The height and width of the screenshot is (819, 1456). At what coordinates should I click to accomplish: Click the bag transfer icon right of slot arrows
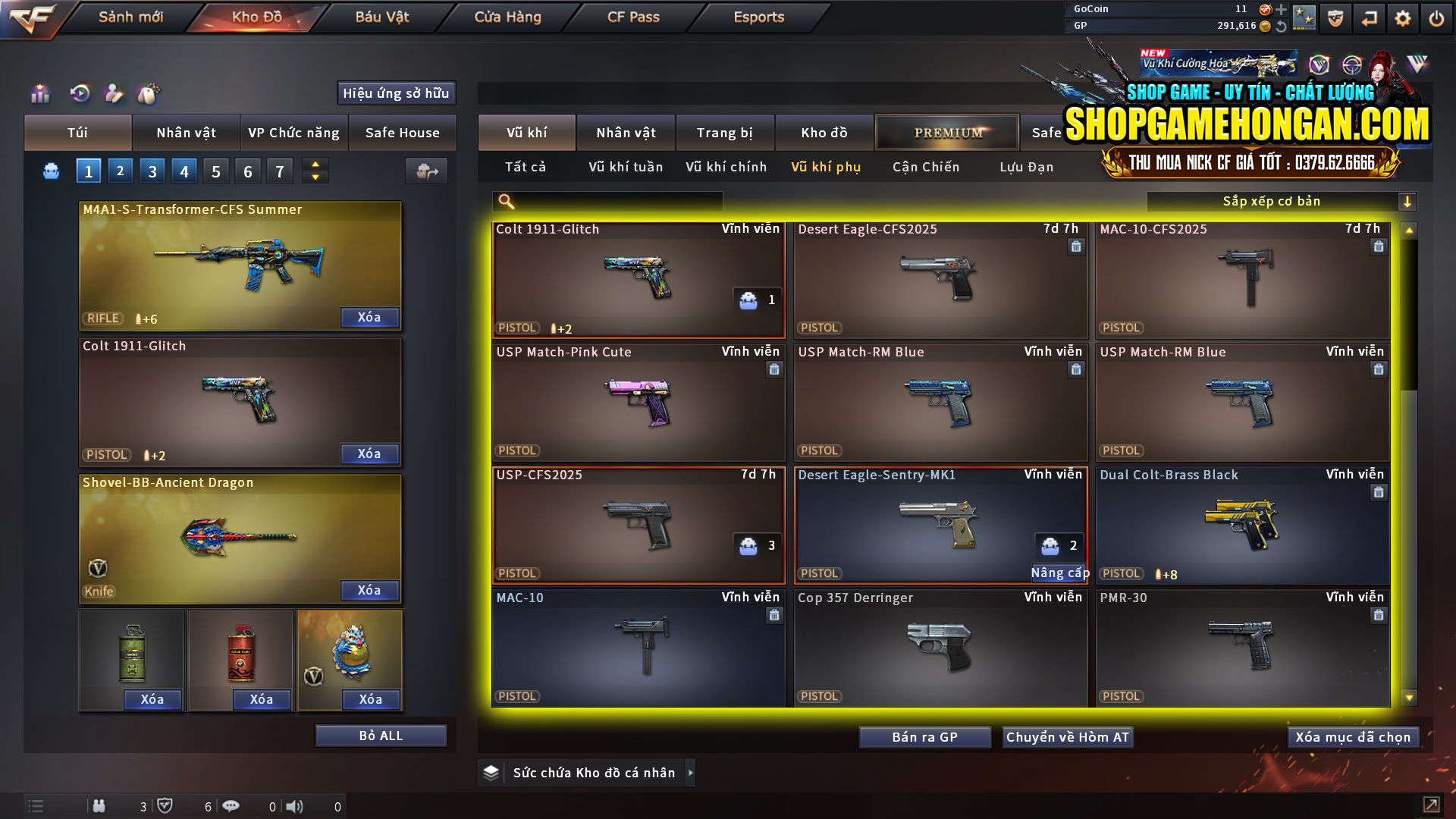pos(426,171)
